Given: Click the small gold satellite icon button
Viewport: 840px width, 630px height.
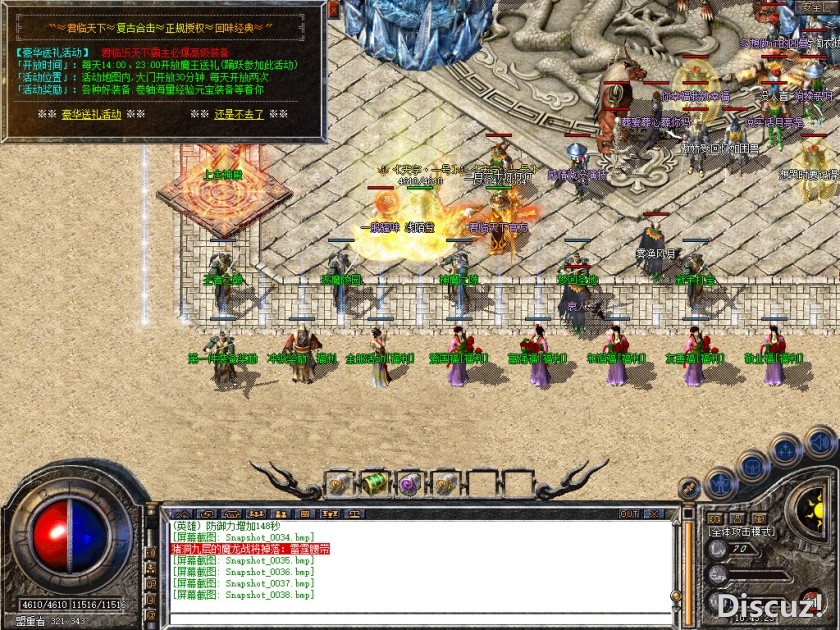Looking at the screenshot, I should pos(688,488).
